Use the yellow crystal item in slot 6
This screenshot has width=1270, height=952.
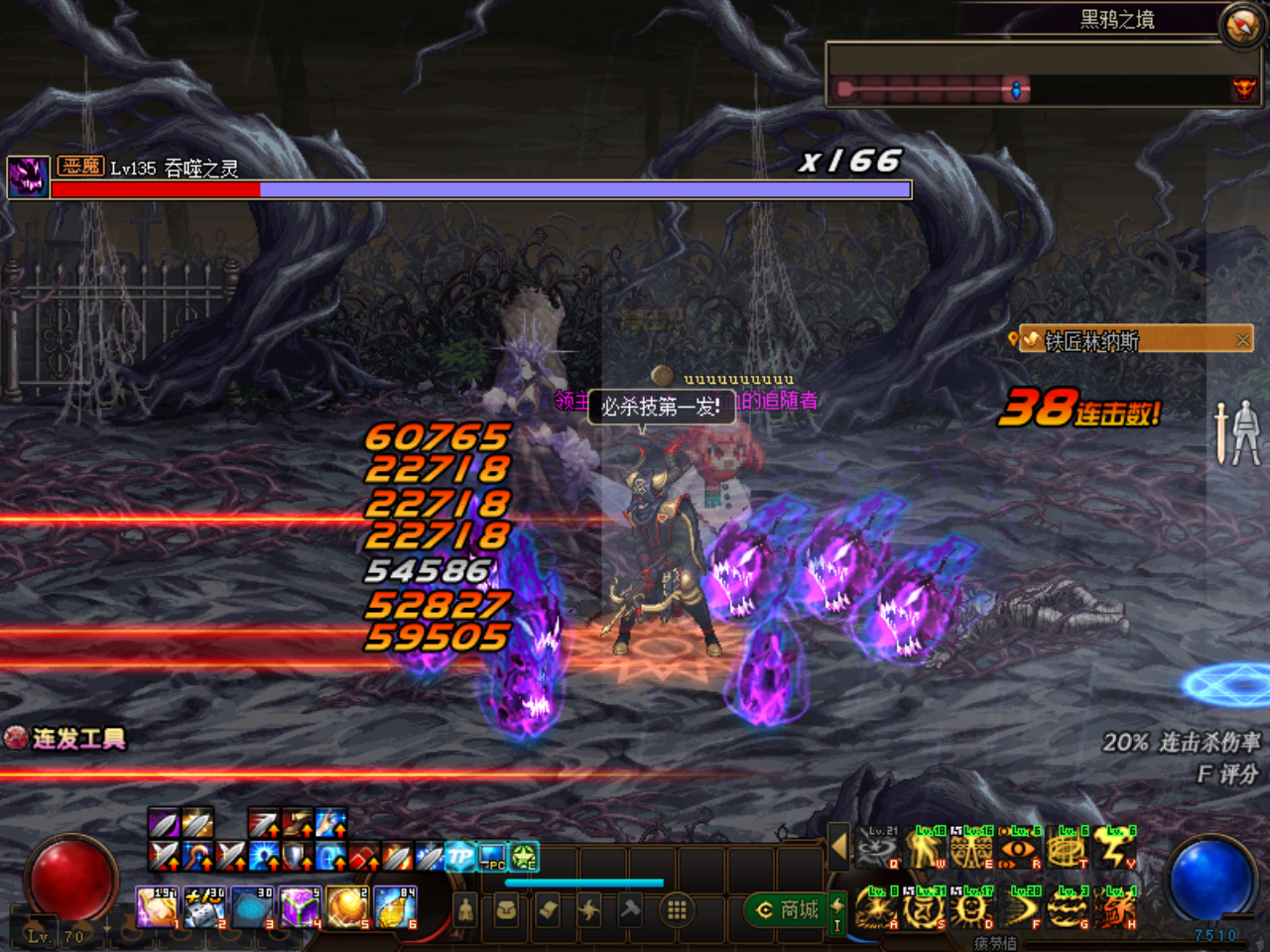pyautogui.click(x=394, y=908)
